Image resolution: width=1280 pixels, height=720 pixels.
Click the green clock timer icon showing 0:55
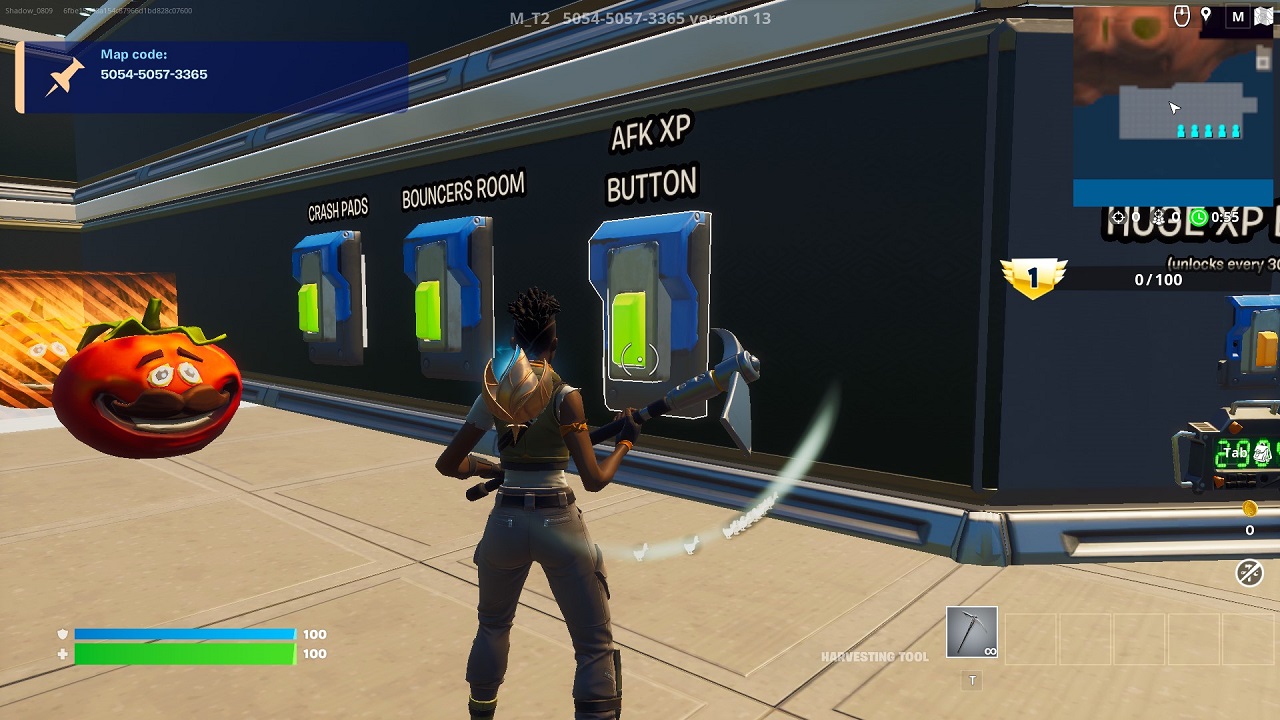coord(1199,217)
